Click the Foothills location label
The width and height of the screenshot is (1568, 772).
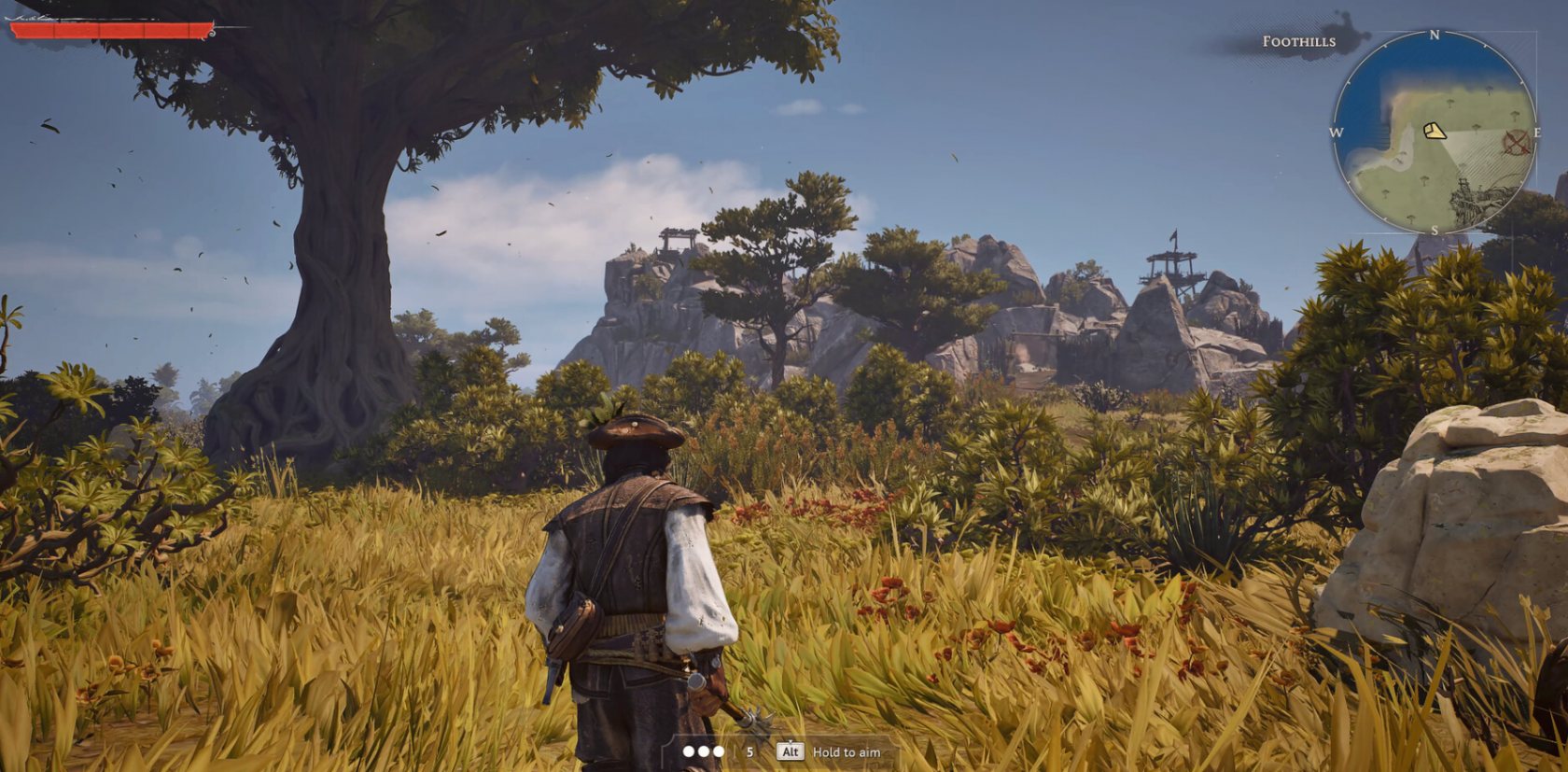(x=1298, y=41)
